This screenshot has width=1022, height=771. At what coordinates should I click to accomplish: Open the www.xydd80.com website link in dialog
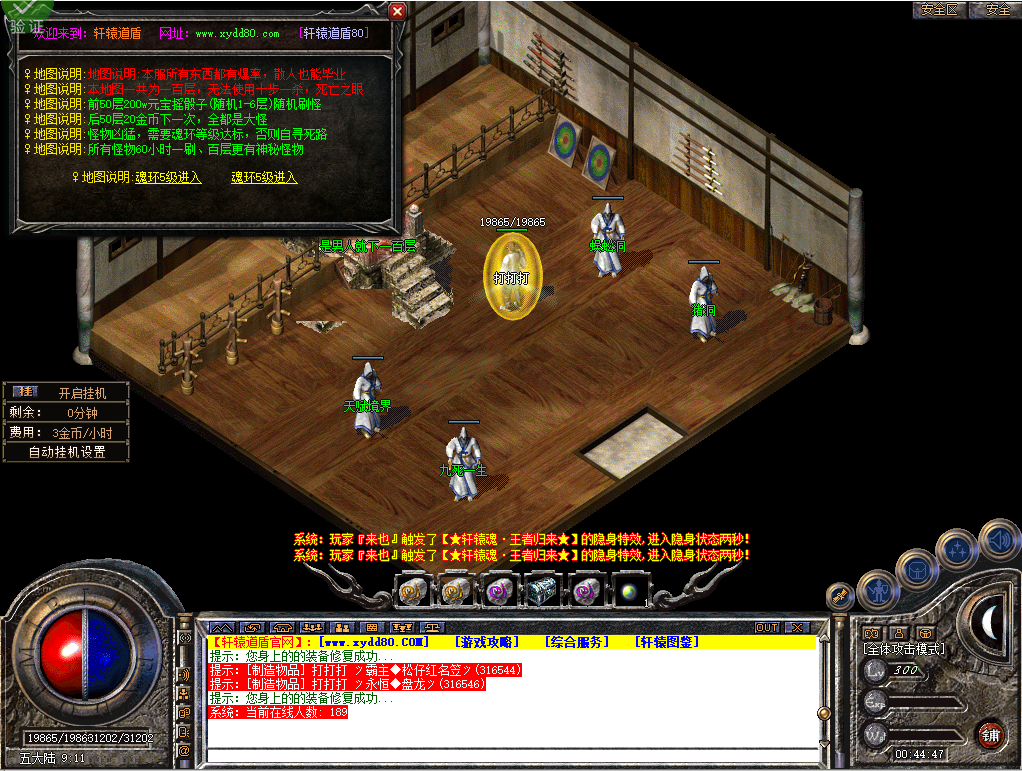pyautogui.click(x=237, y=33)
